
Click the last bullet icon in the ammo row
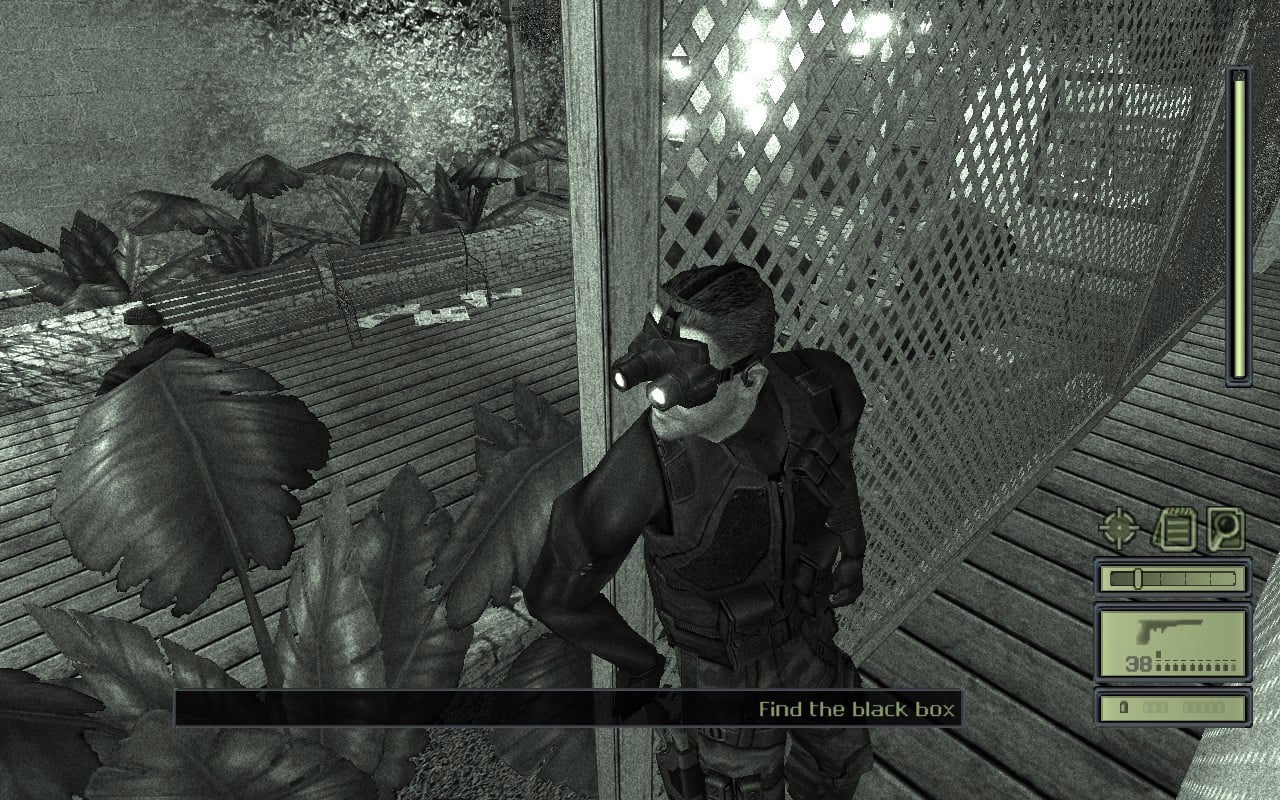[1234, 664]
